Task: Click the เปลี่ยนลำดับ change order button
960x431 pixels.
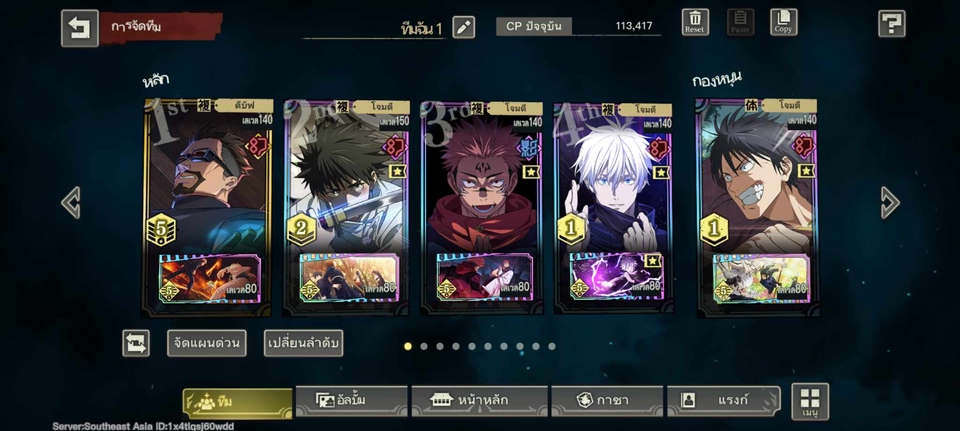Action: [x=304, y=343]
